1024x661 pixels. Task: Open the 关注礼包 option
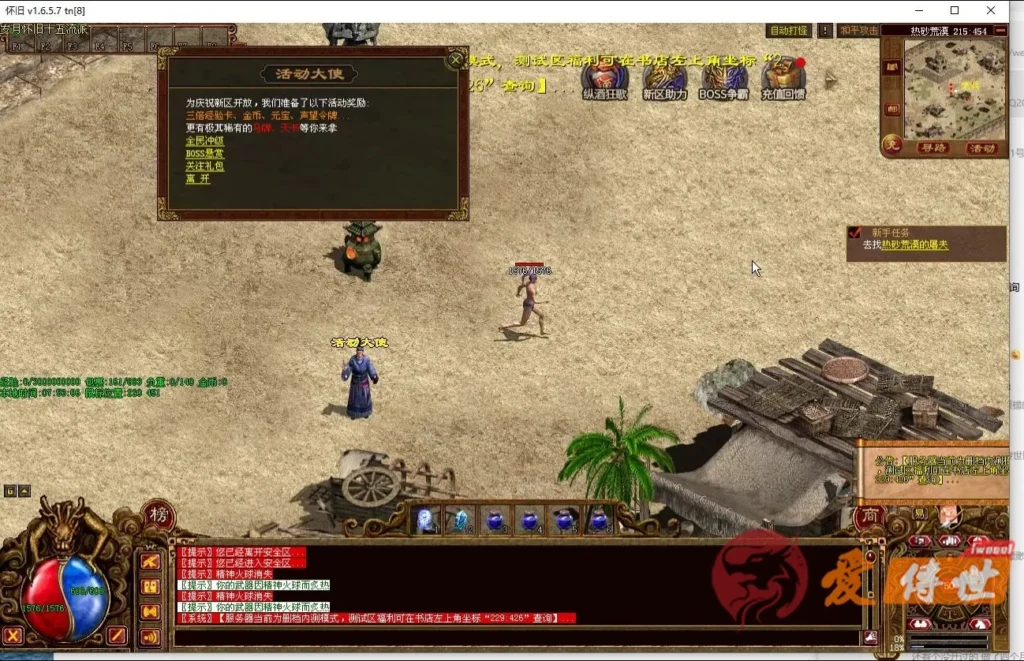(204, 166)
